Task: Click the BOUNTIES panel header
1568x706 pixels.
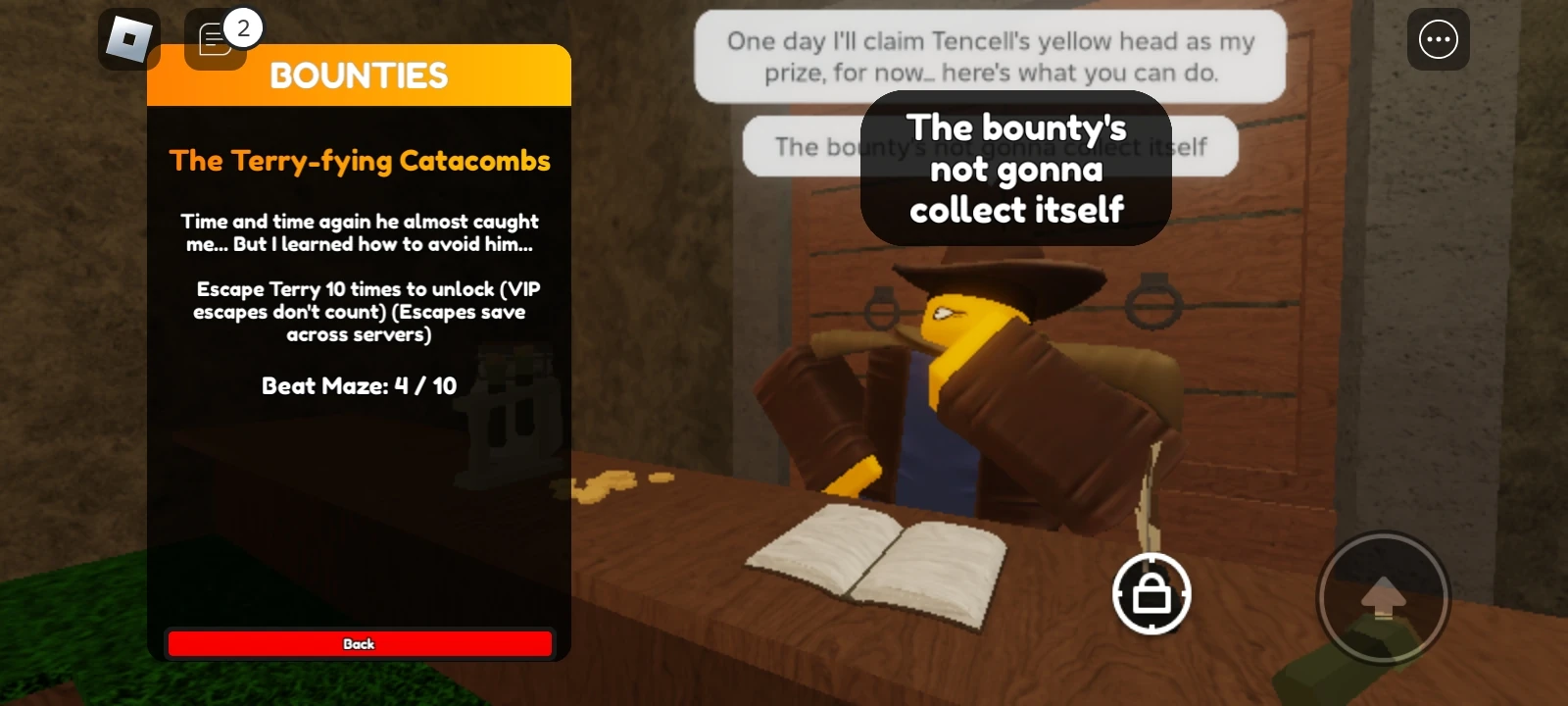Action: [x=359, y=76]
